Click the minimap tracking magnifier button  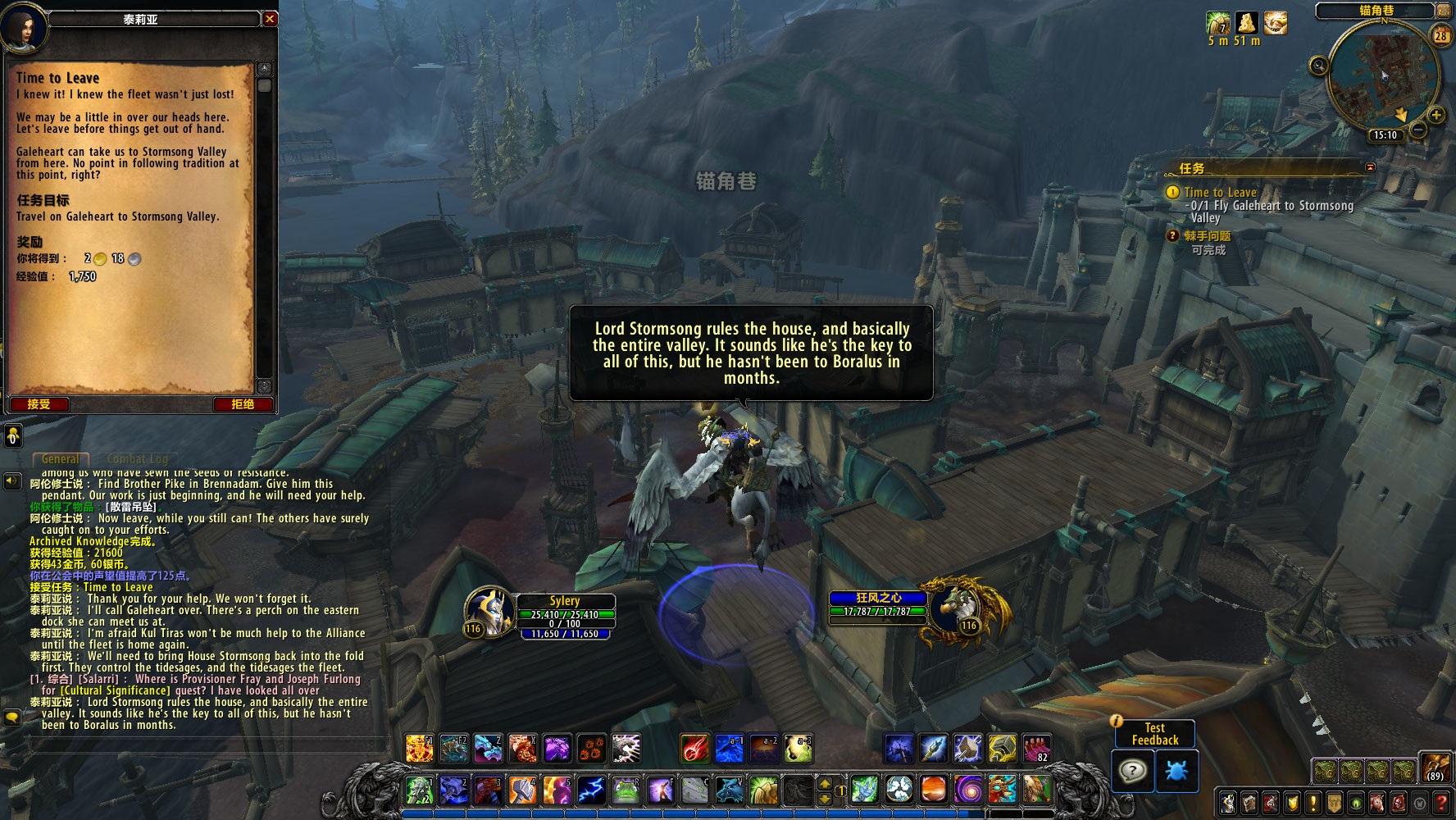(x=1318, y=66)
